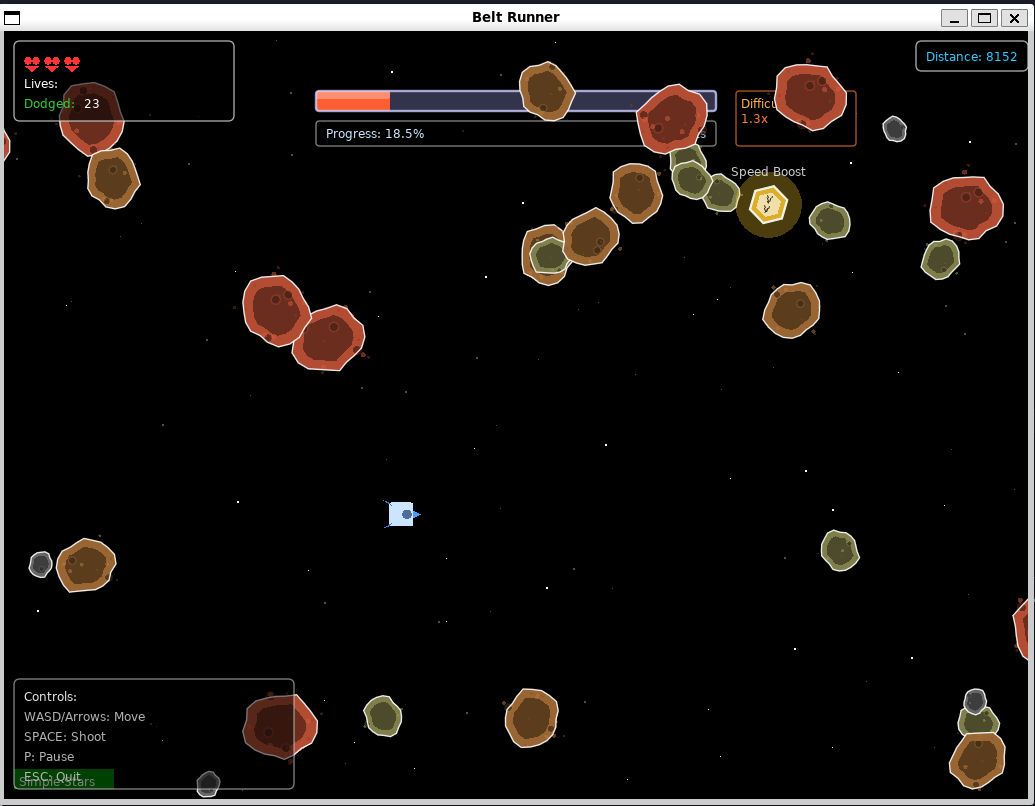Maximize the Belt Runner window
Screen dimensions: 1035x806
point(984,18)
